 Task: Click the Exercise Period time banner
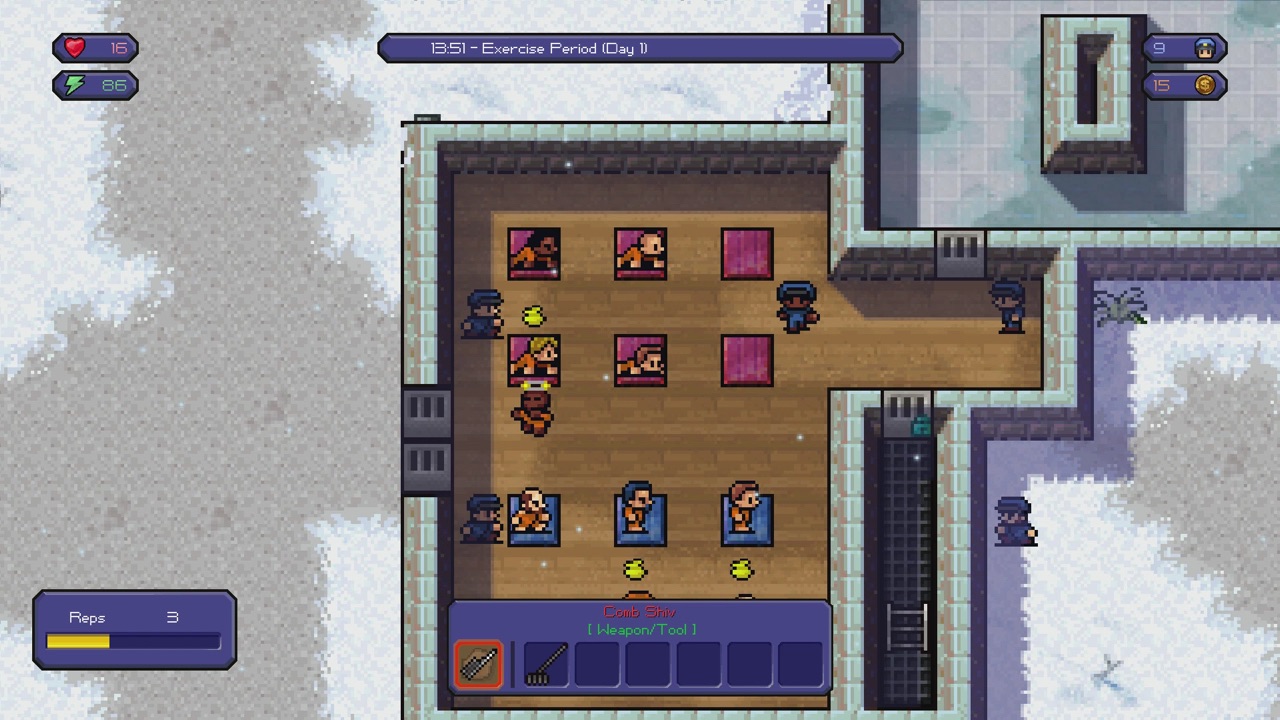640,48
